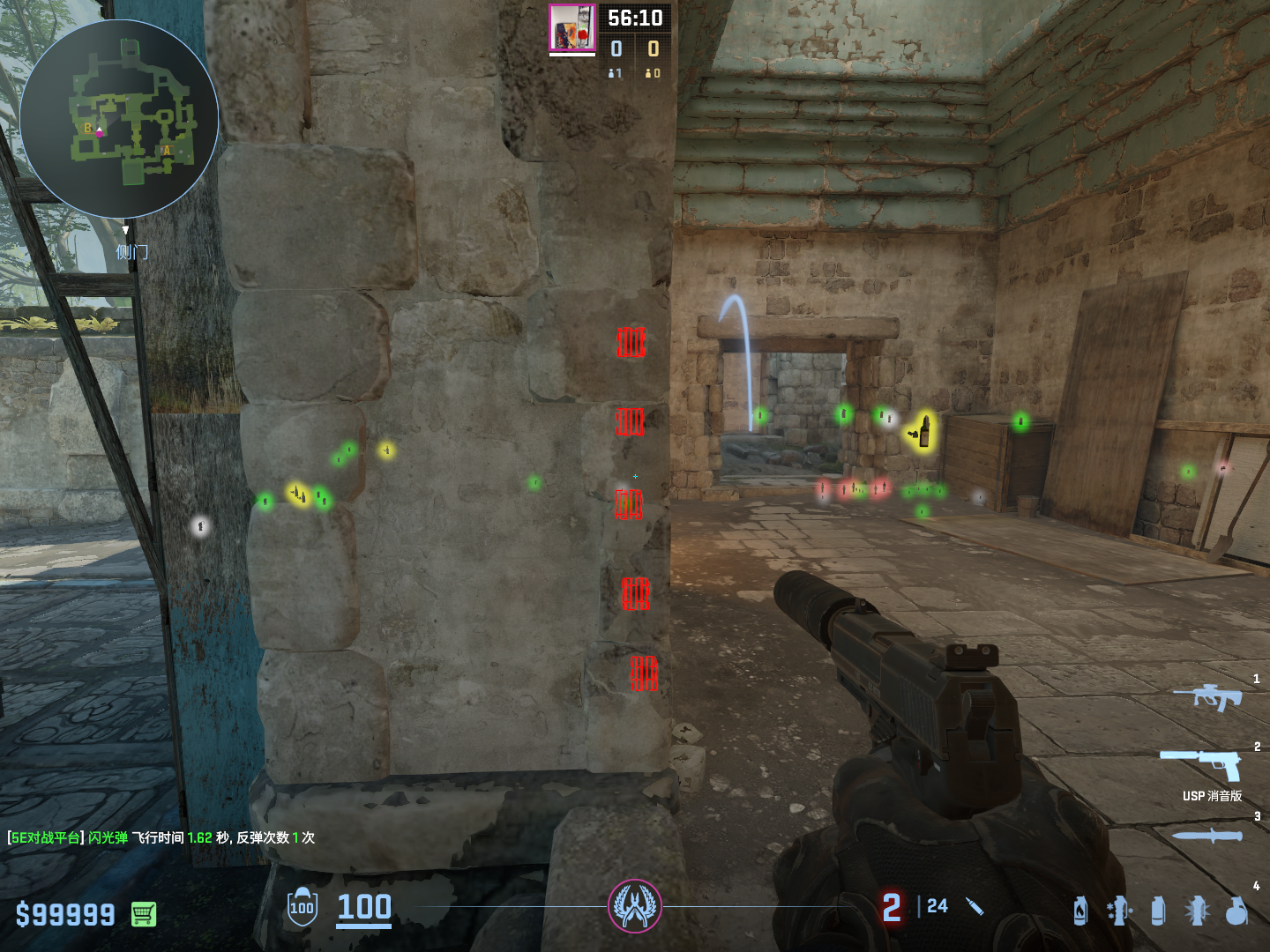Select the incendiary grenade icon
The image size is (1270, 952).
[1080, 911]
